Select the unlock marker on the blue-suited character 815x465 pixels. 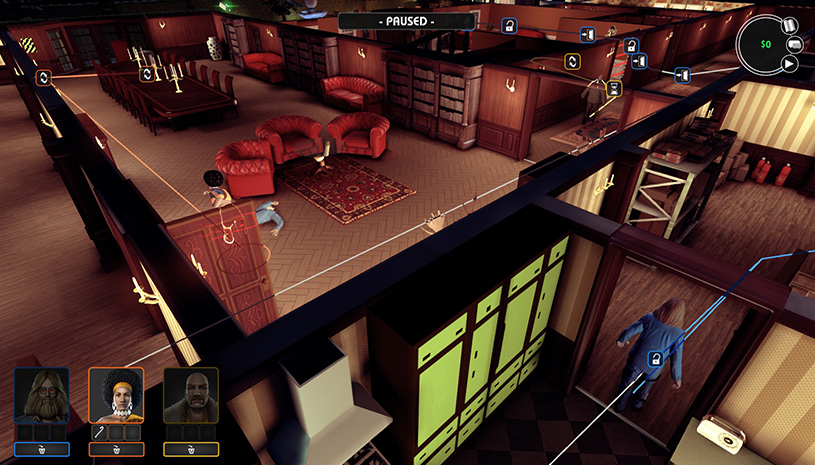(x=655, y=358)
